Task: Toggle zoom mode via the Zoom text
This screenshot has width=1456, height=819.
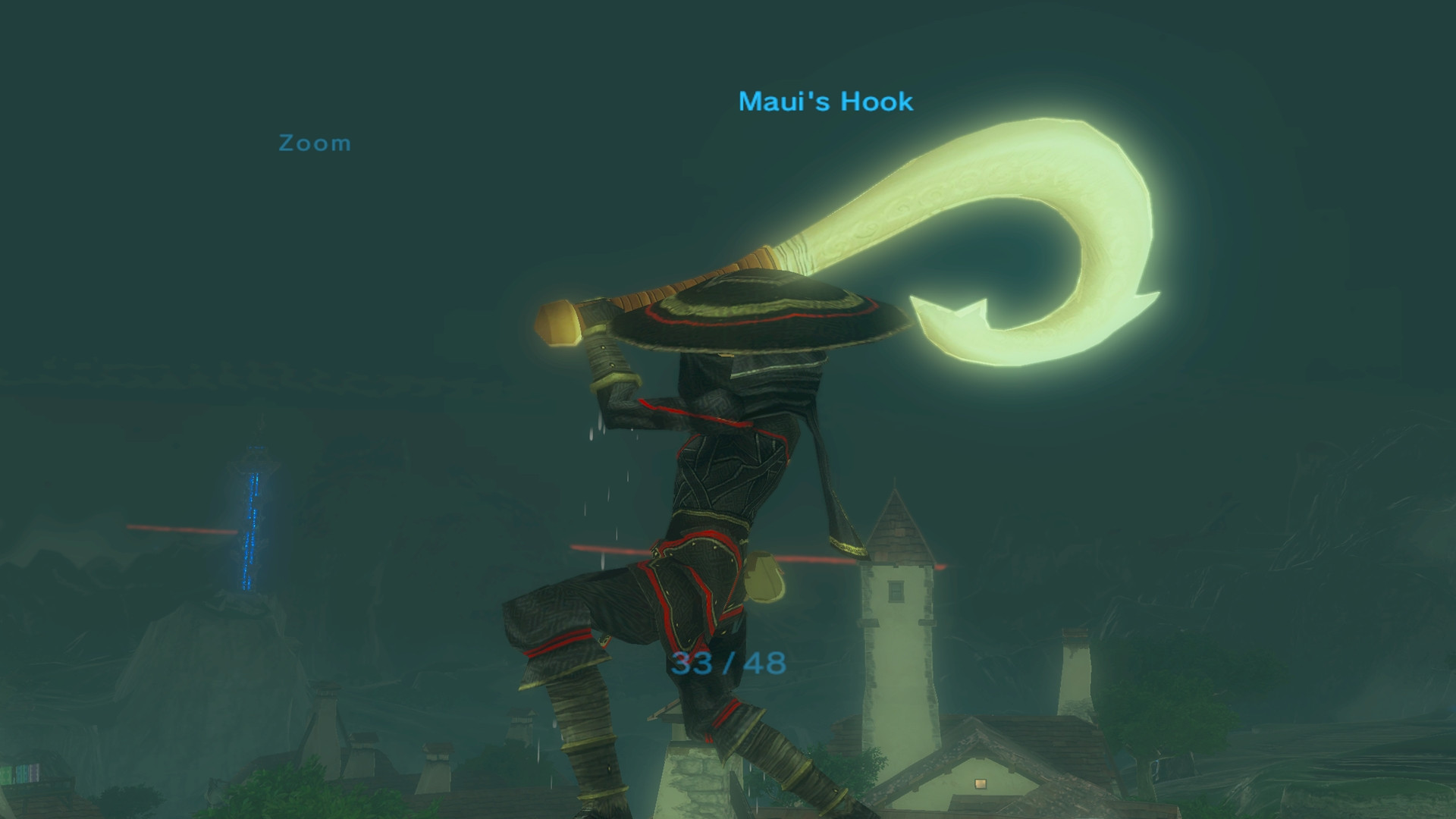Action: [x=314, y=143]
